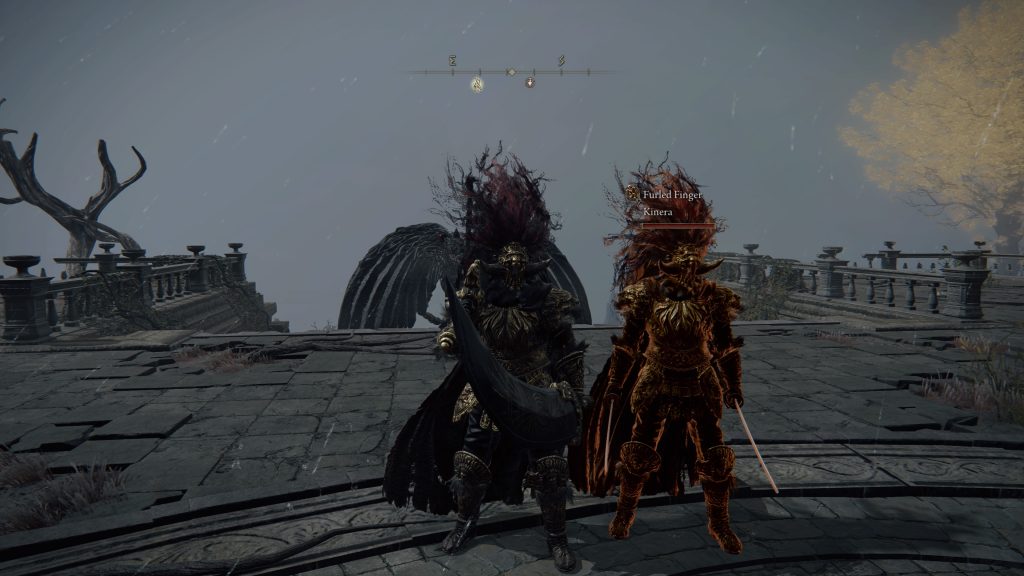Select the red marker below the compass
The width and height of the screenshot is (1024, 576).
530,83
